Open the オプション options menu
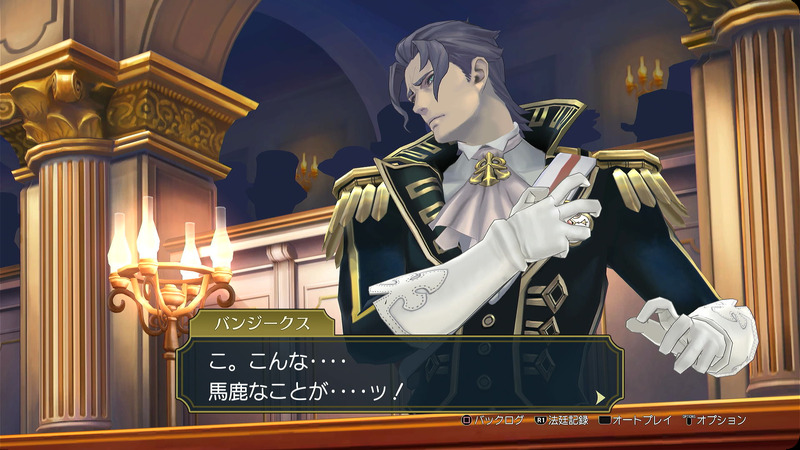This screenshot has width=800, height=450. (x=715, y=420)
